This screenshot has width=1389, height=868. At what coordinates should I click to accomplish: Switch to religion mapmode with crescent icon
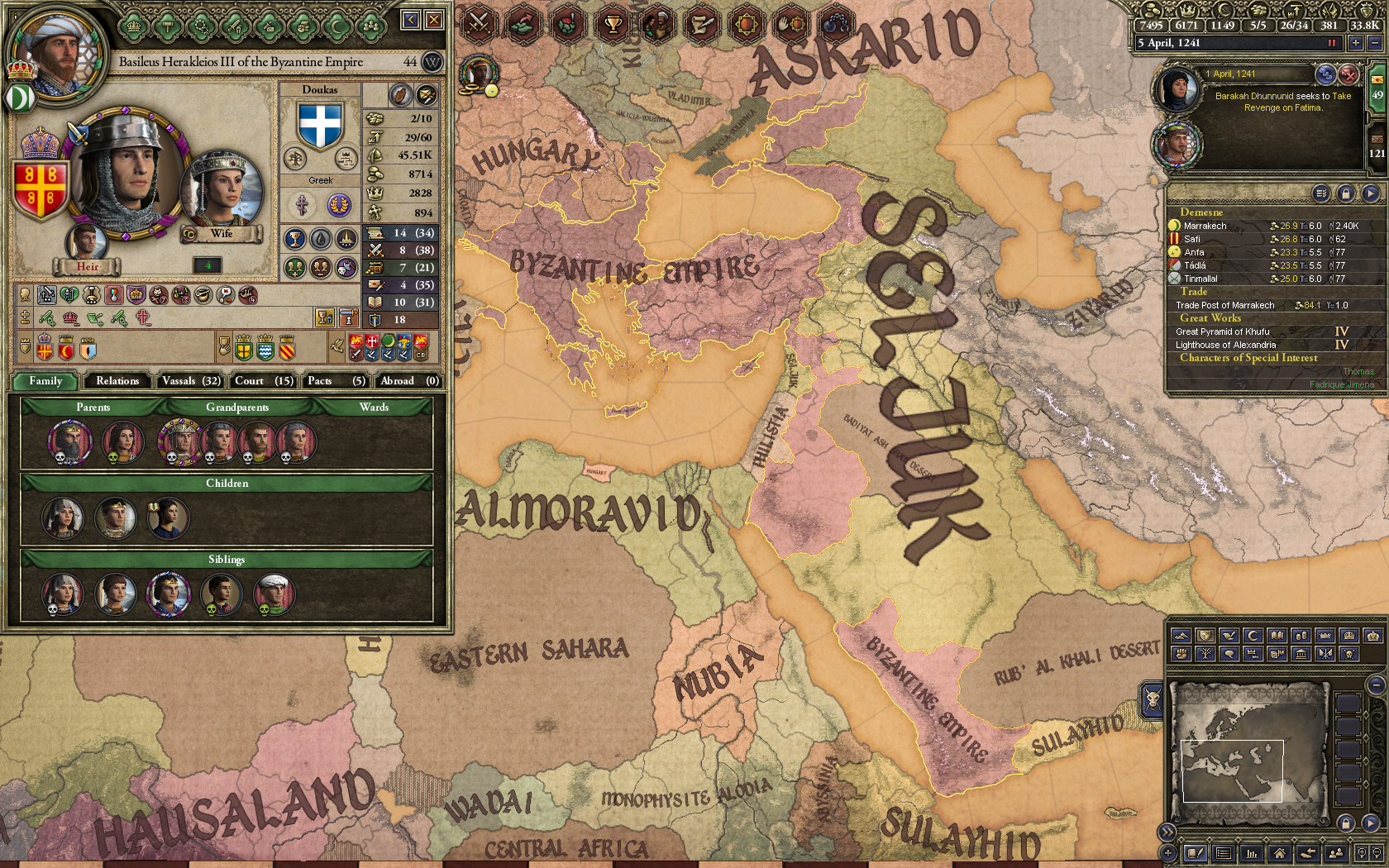(x=1252, y=637)
